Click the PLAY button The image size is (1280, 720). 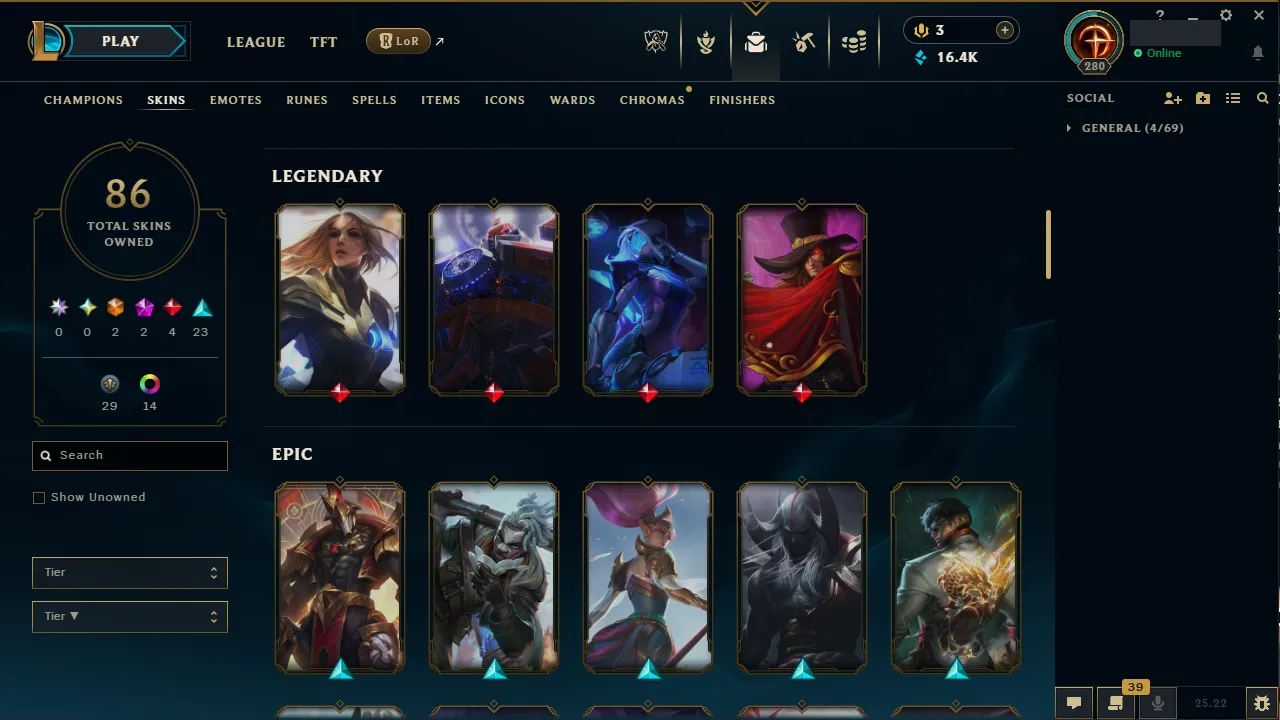120,41
